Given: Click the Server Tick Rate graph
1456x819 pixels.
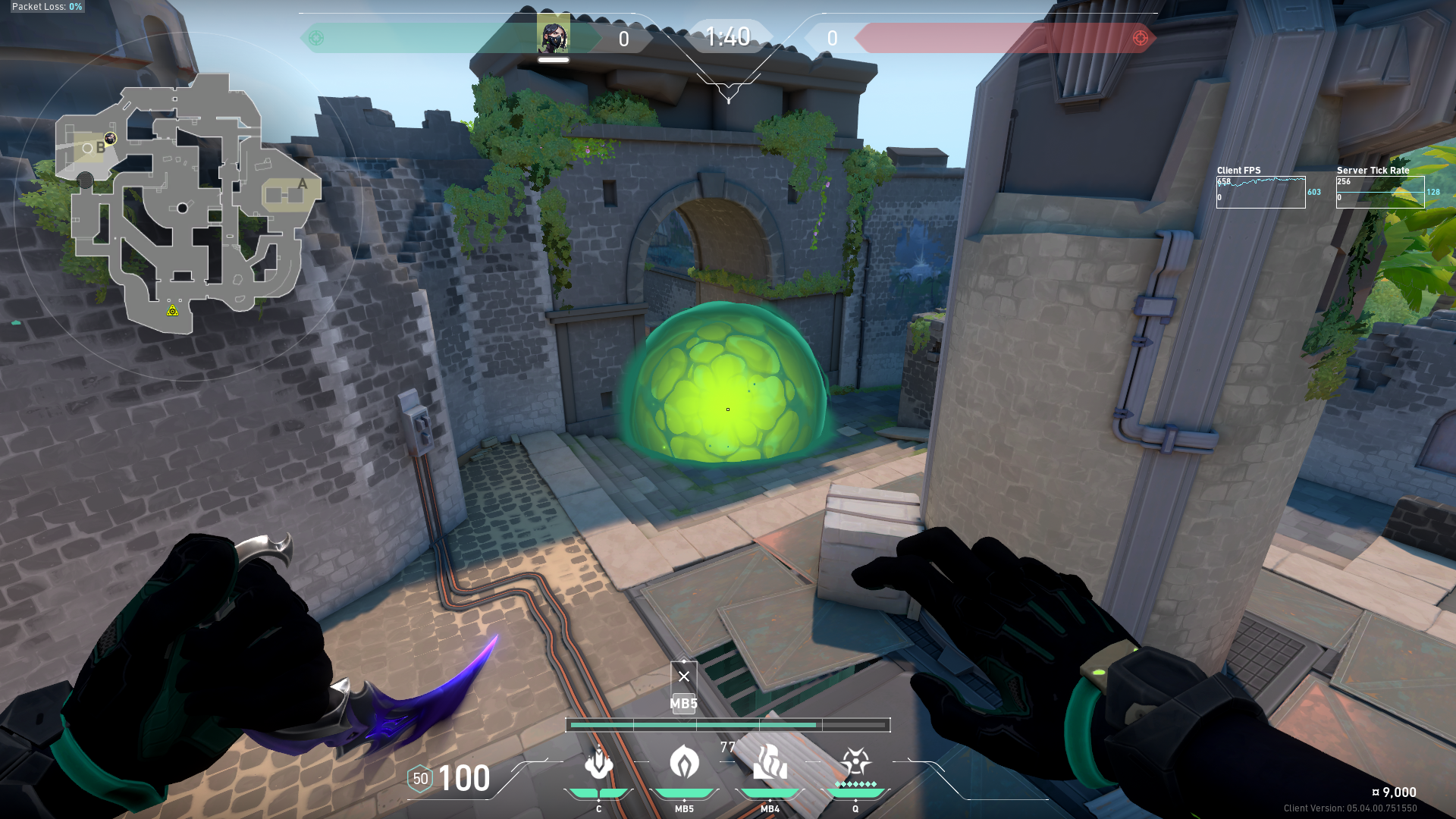Looking at the screenshot, I should click(1380, 192).
